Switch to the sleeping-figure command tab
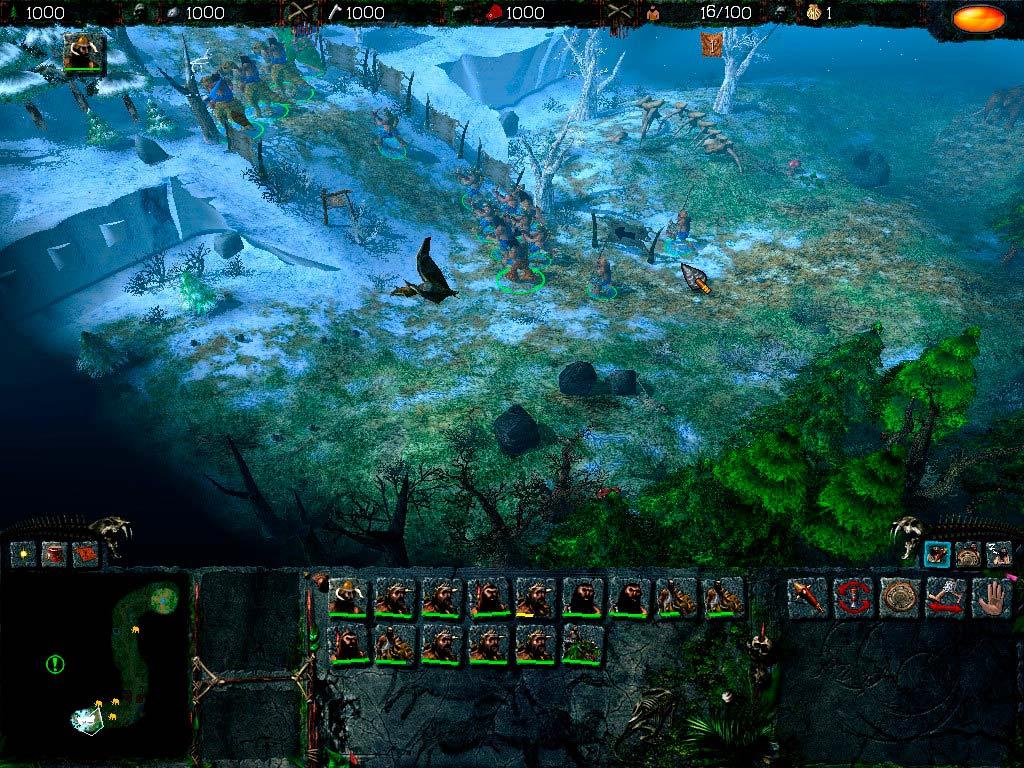This screenshot has height=768, width=1024. click(x=998, y=553)
